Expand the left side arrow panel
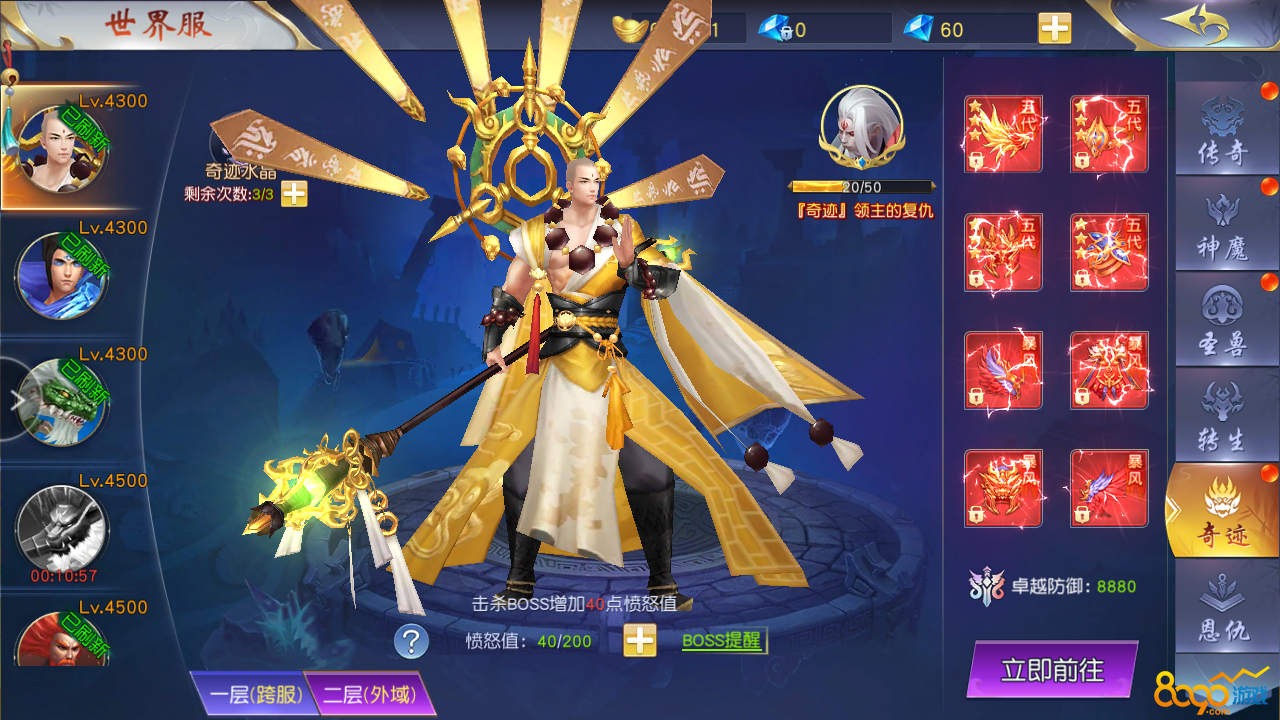 tap(16, 400)
